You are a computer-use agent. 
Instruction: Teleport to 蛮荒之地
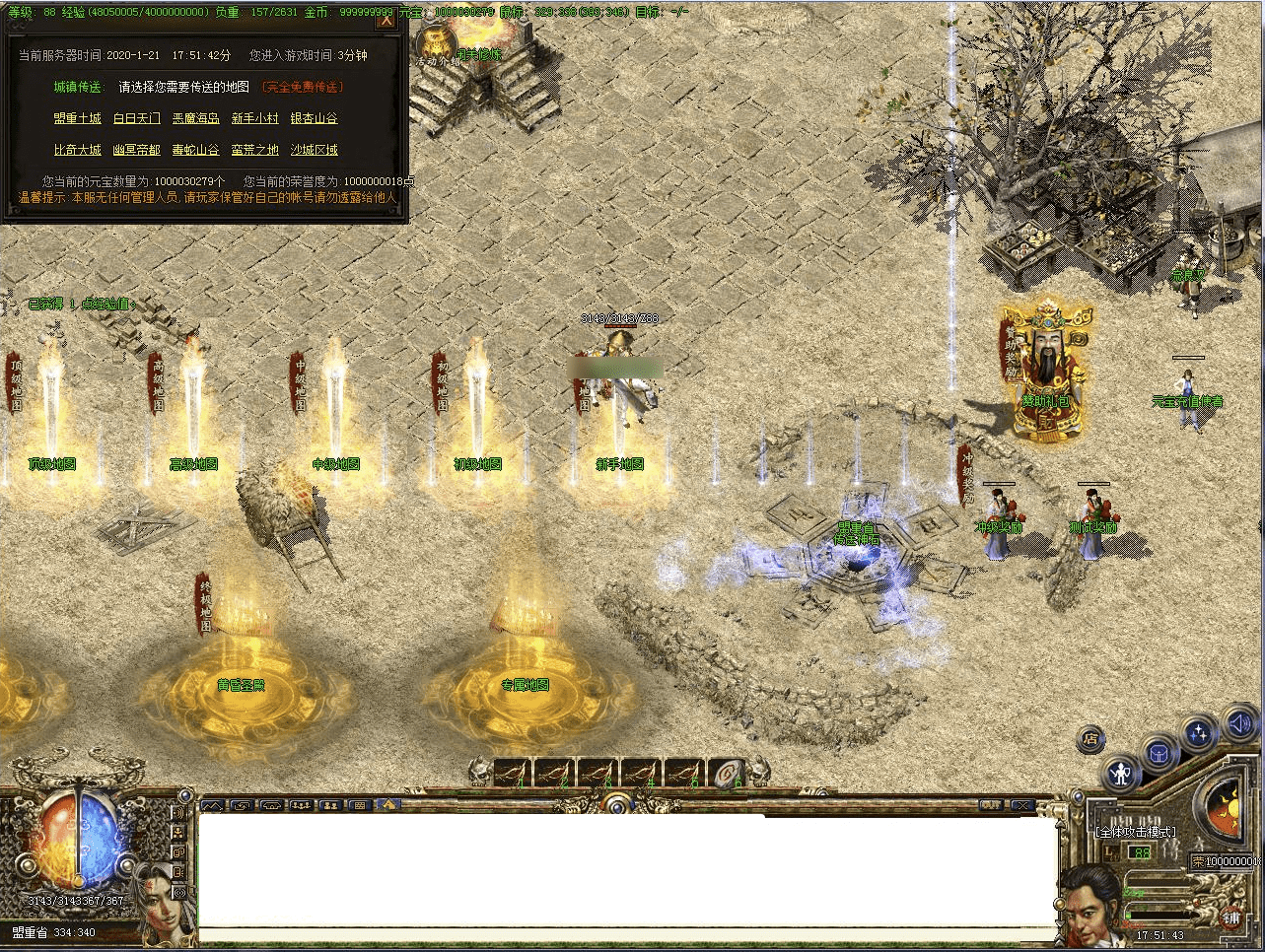(x=254, y=150)
